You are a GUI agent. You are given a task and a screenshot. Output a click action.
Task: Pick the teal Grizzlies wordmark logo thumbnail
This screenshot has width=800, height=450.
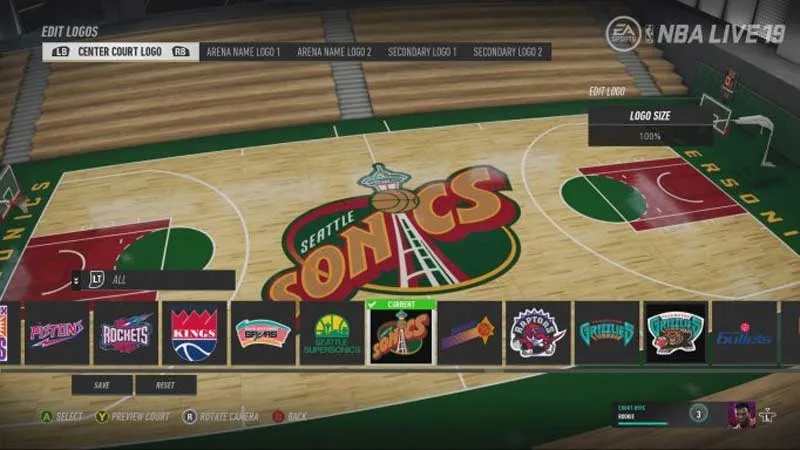(607, 333)
